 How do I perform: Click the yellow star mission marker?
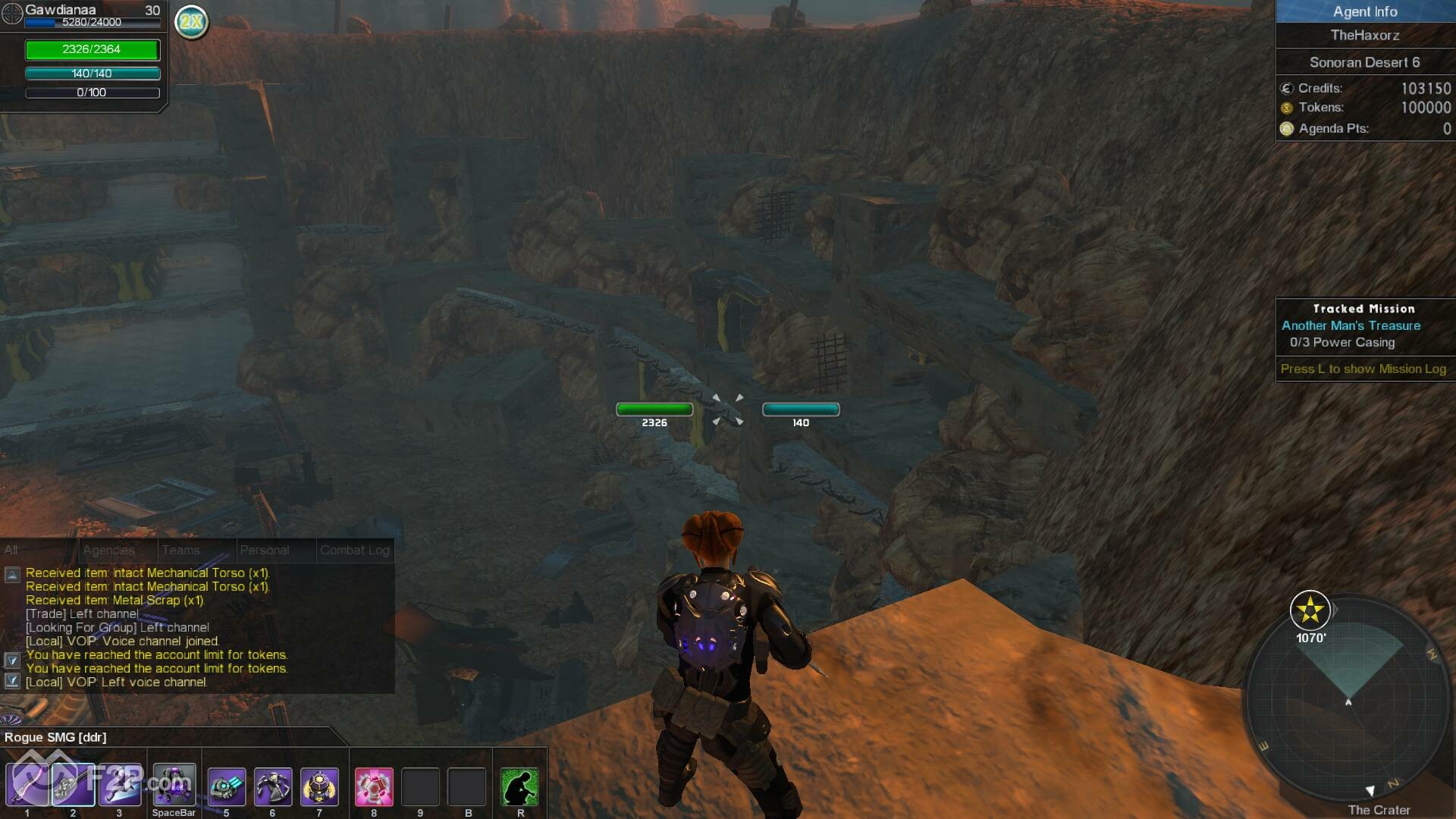1310,610
